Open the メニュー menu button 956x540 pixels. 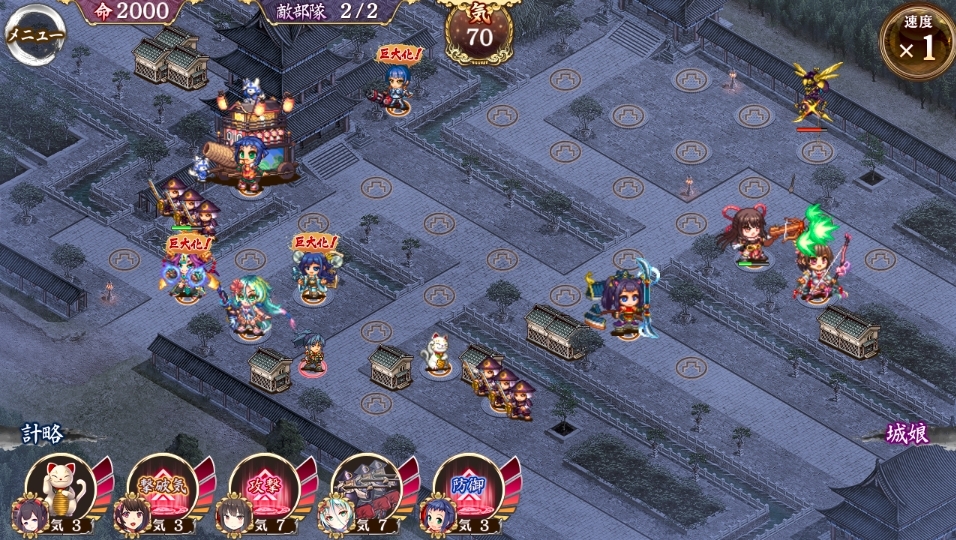[x=34, y=33]
